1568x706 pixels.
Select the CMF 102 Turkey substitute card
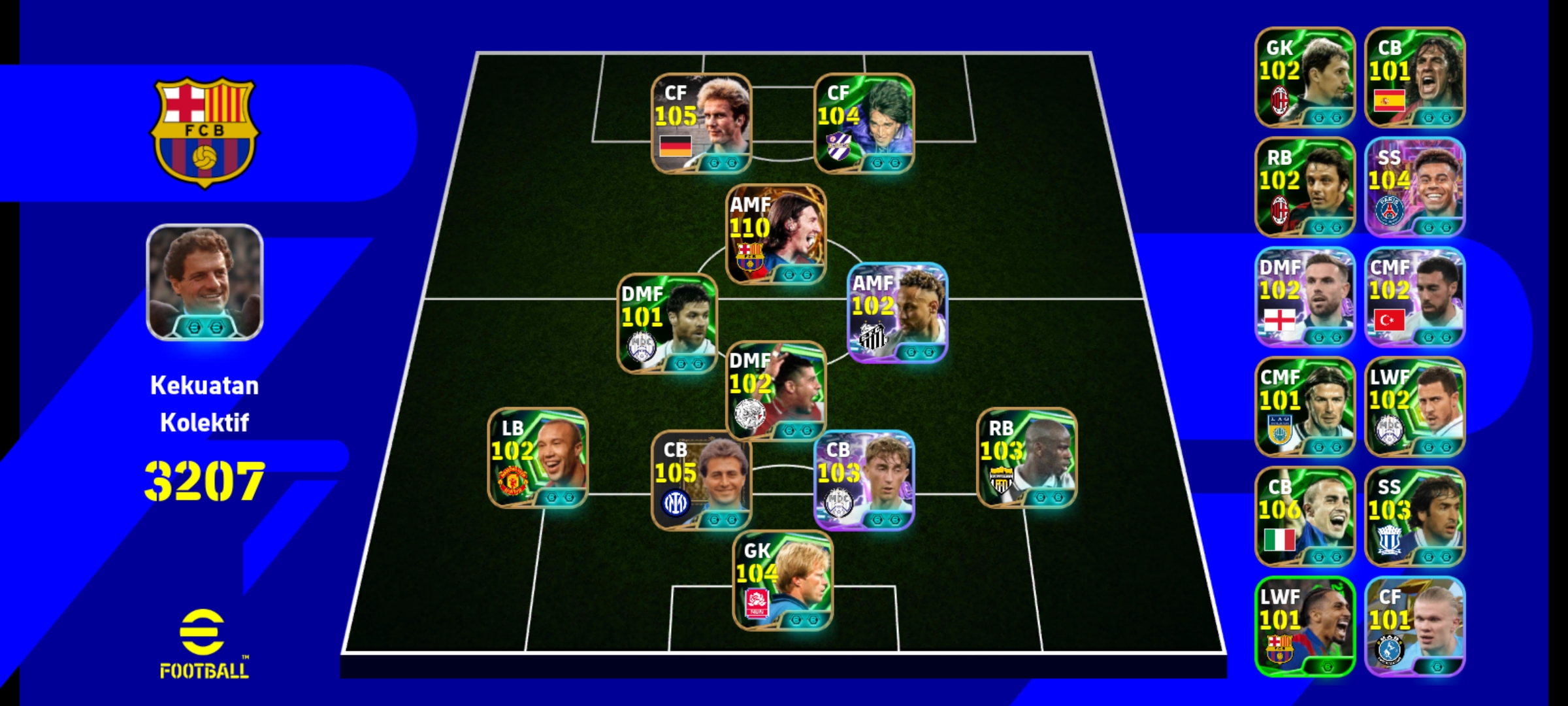(x=1414, y=297)
